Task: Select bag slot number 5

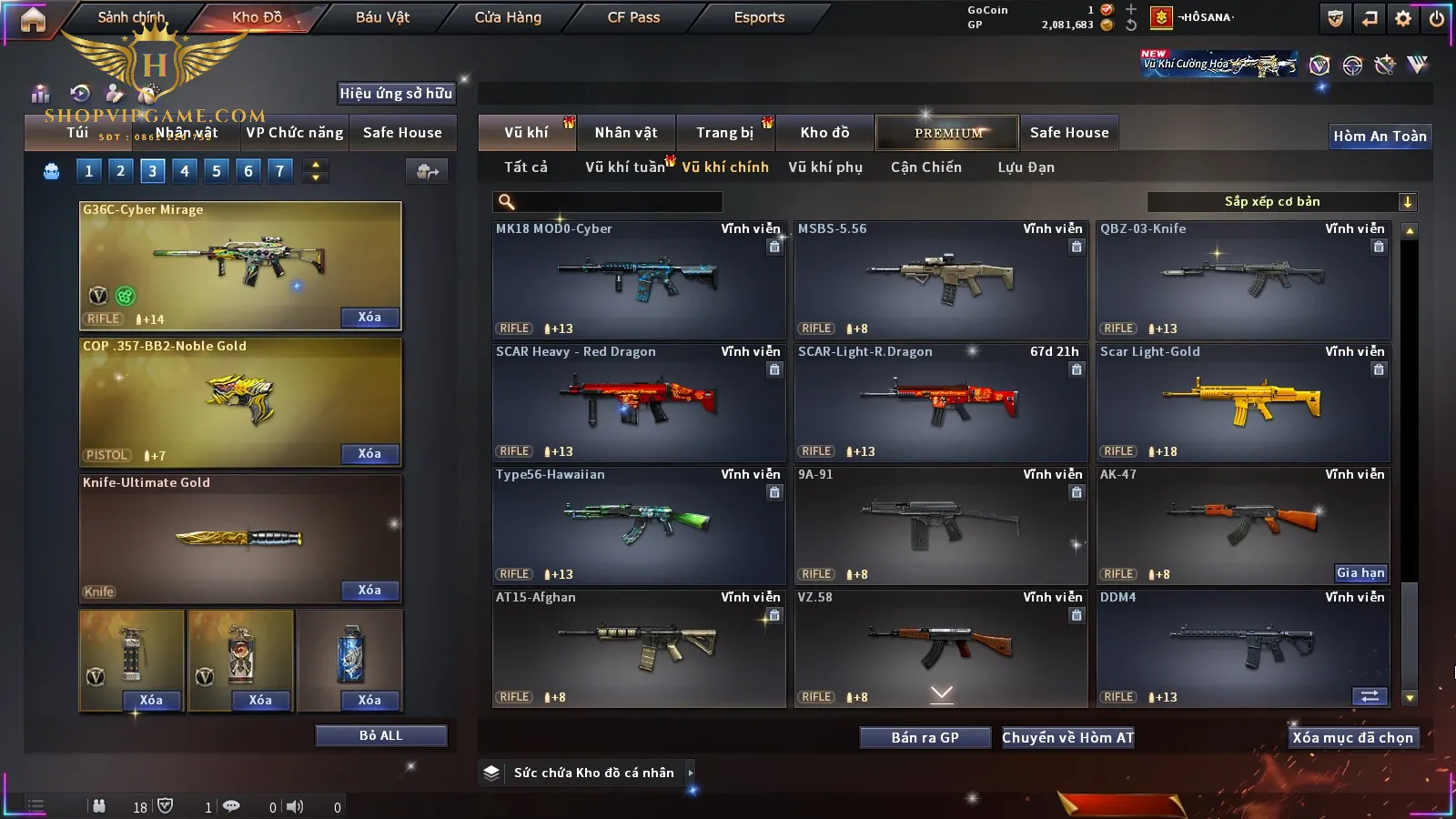Action: coord(217,171)
